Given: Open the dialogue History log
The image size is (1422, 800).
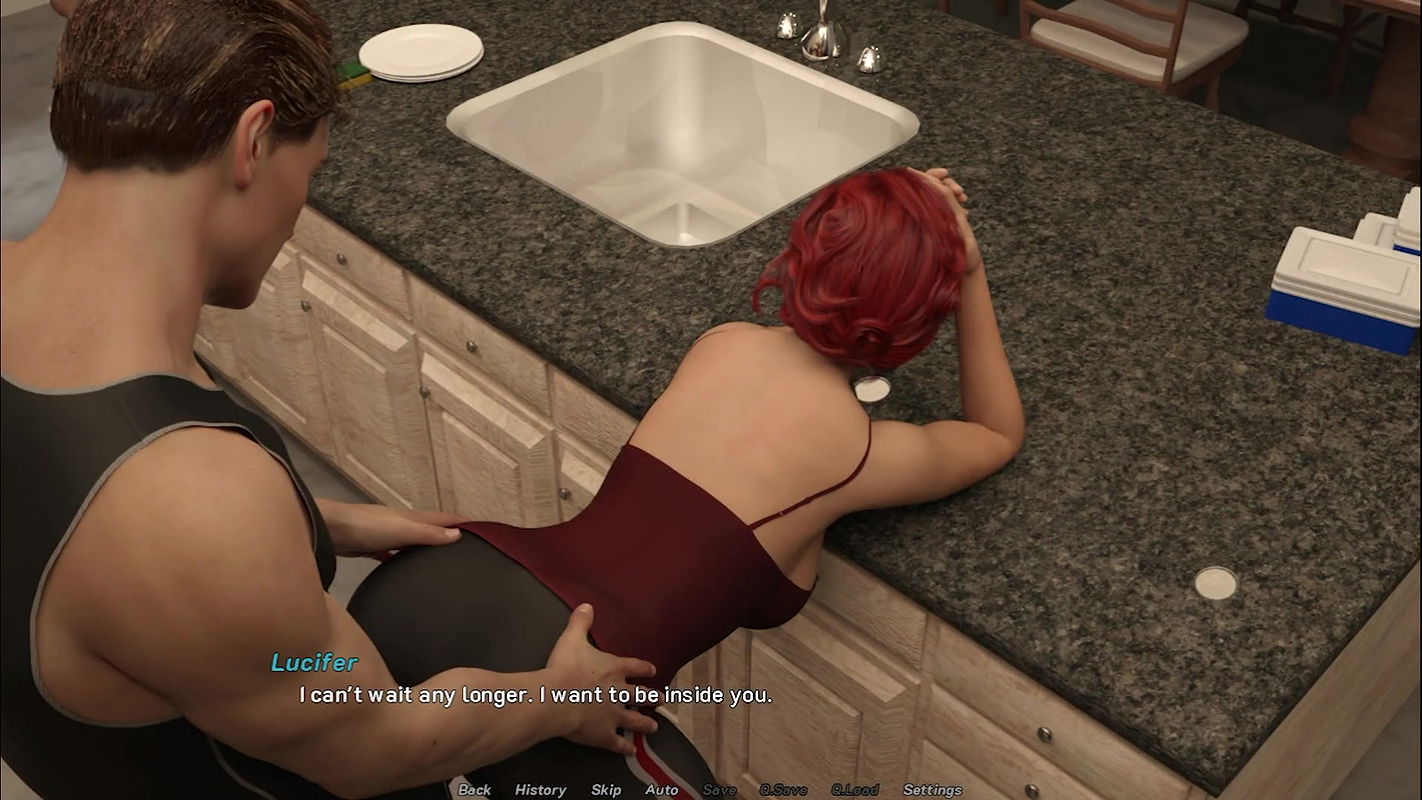Looking at the screenshot, I should 540,790.
